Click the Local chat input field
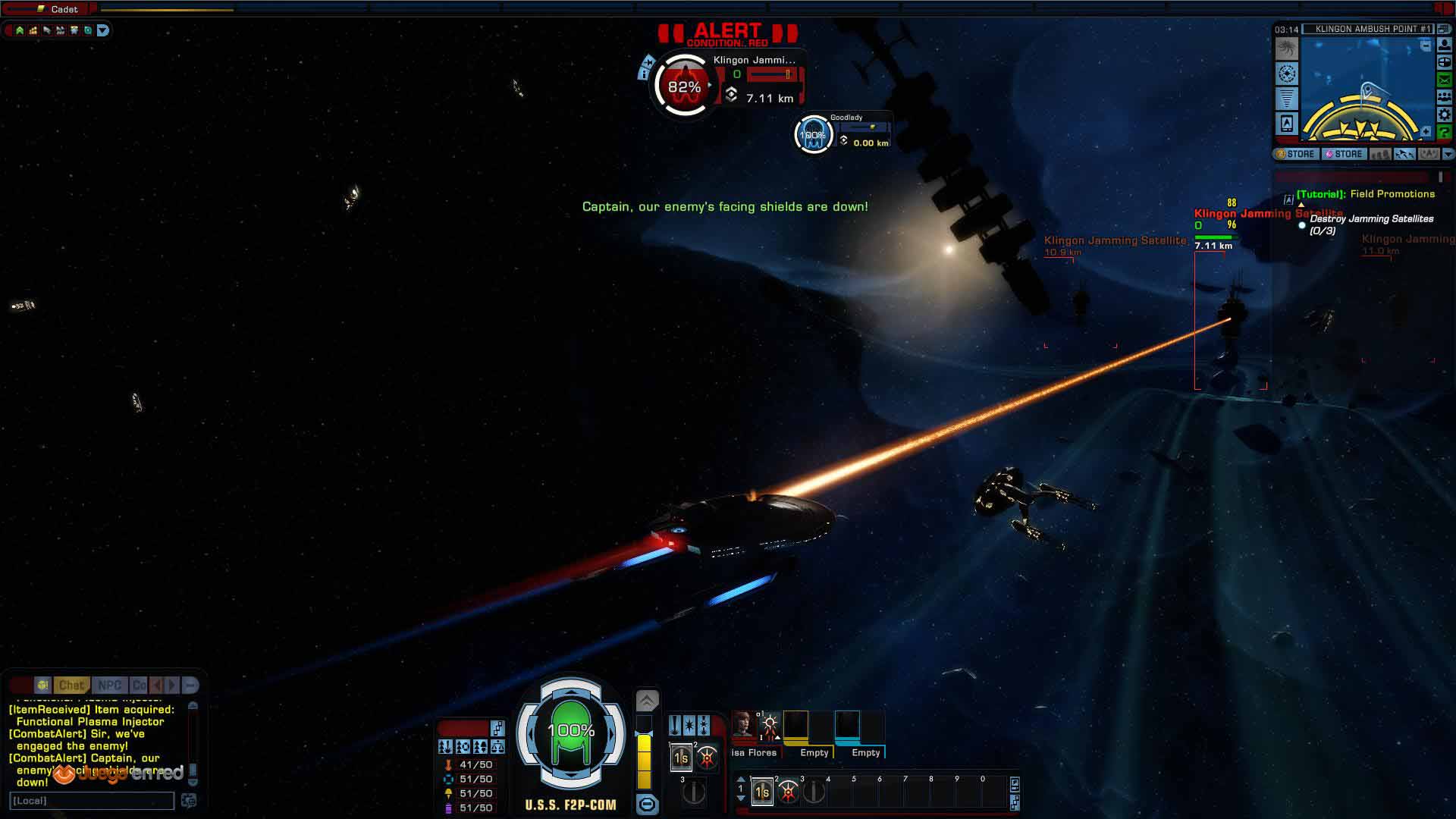Viewport: 1456px width, 819px height. click(x=91, y=801)
